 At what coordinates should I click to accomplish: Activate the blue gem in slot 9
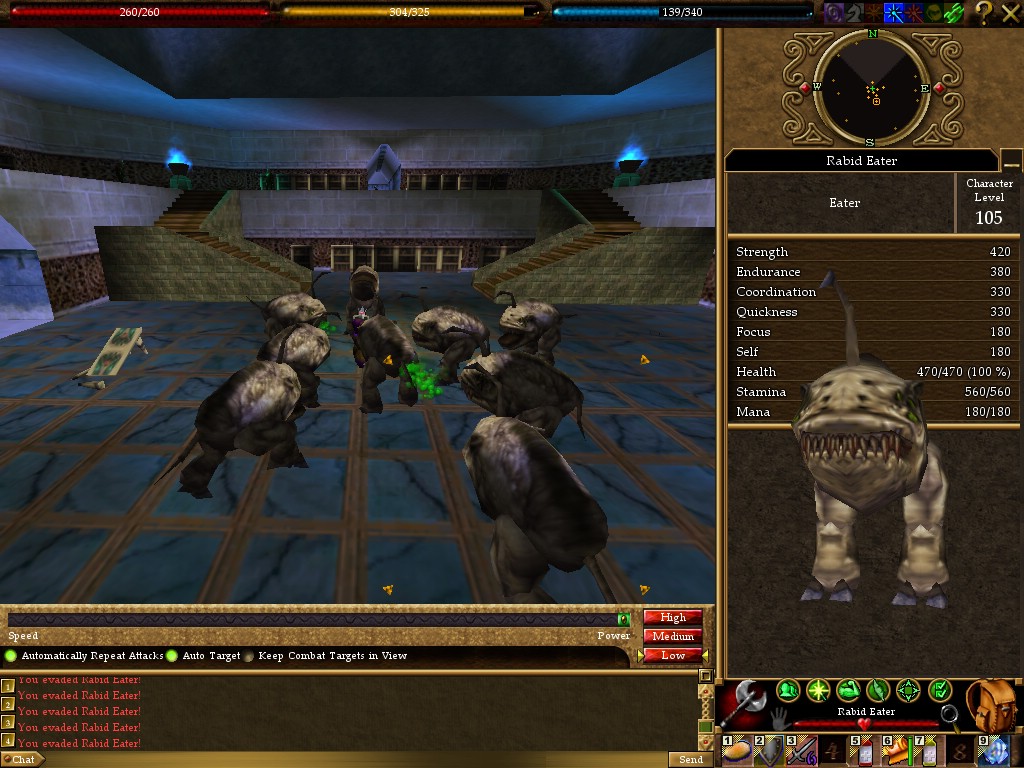(x=994, y=751)
